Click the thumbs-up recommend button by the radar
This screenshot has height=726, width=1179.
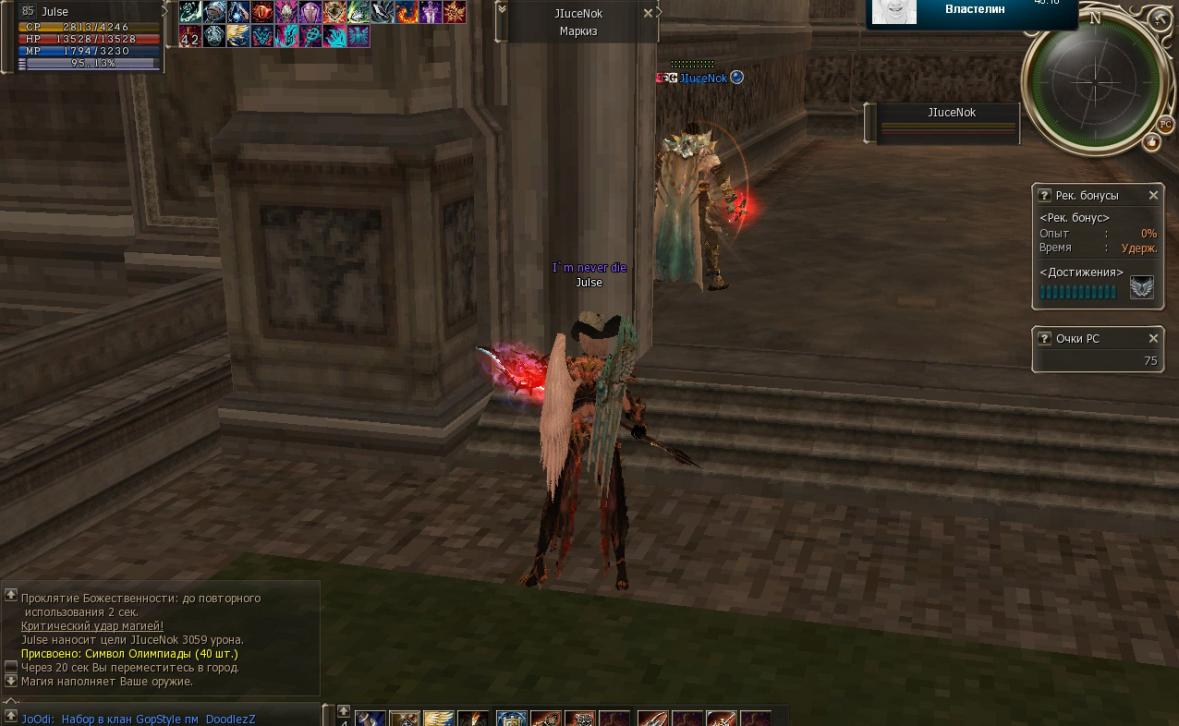[1151, 143]
